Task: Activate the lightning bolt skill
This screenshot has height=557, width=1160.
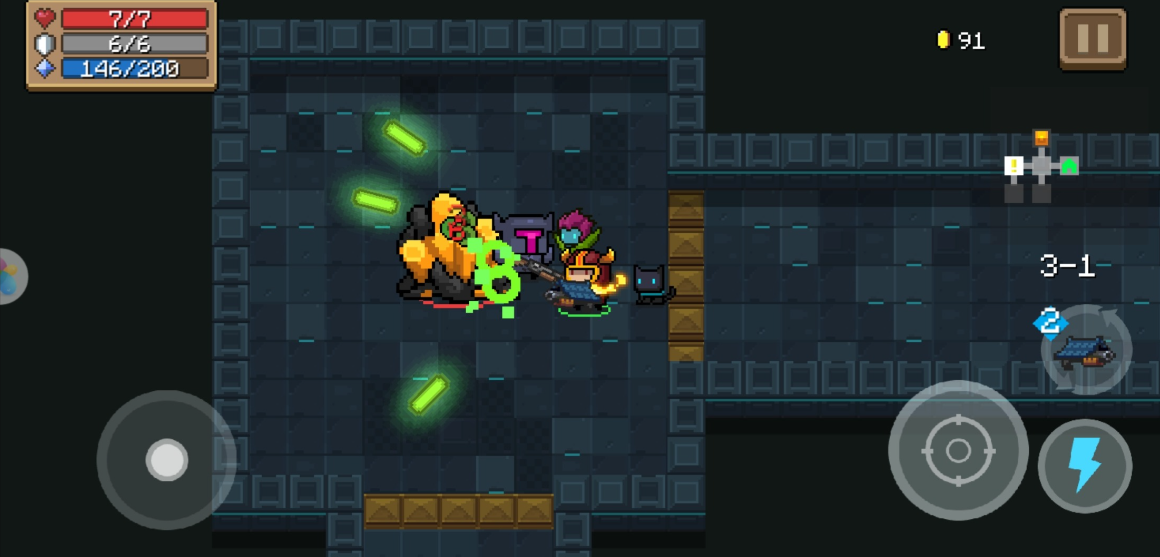Action: [1085, 465]
